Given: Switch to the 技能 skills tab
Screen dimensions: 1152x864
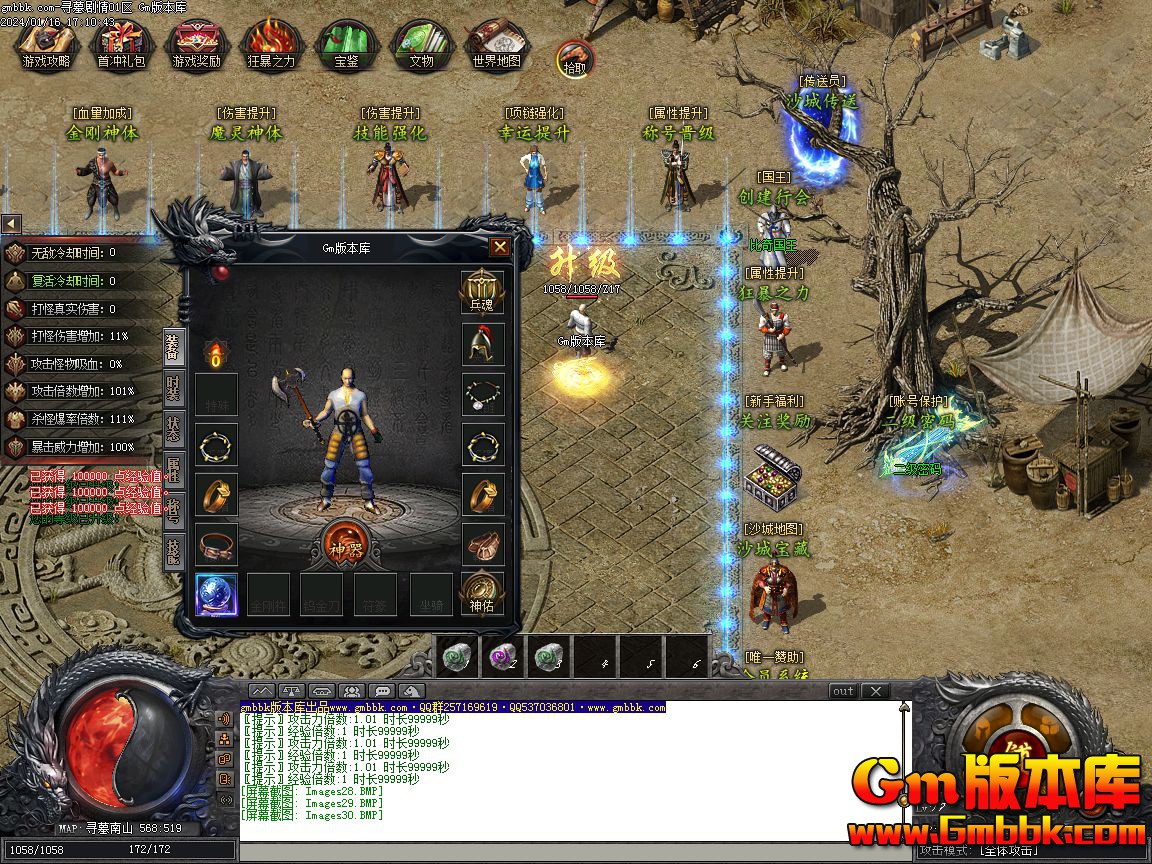Looking at the screenshot, I should click(x=174, y=552).
